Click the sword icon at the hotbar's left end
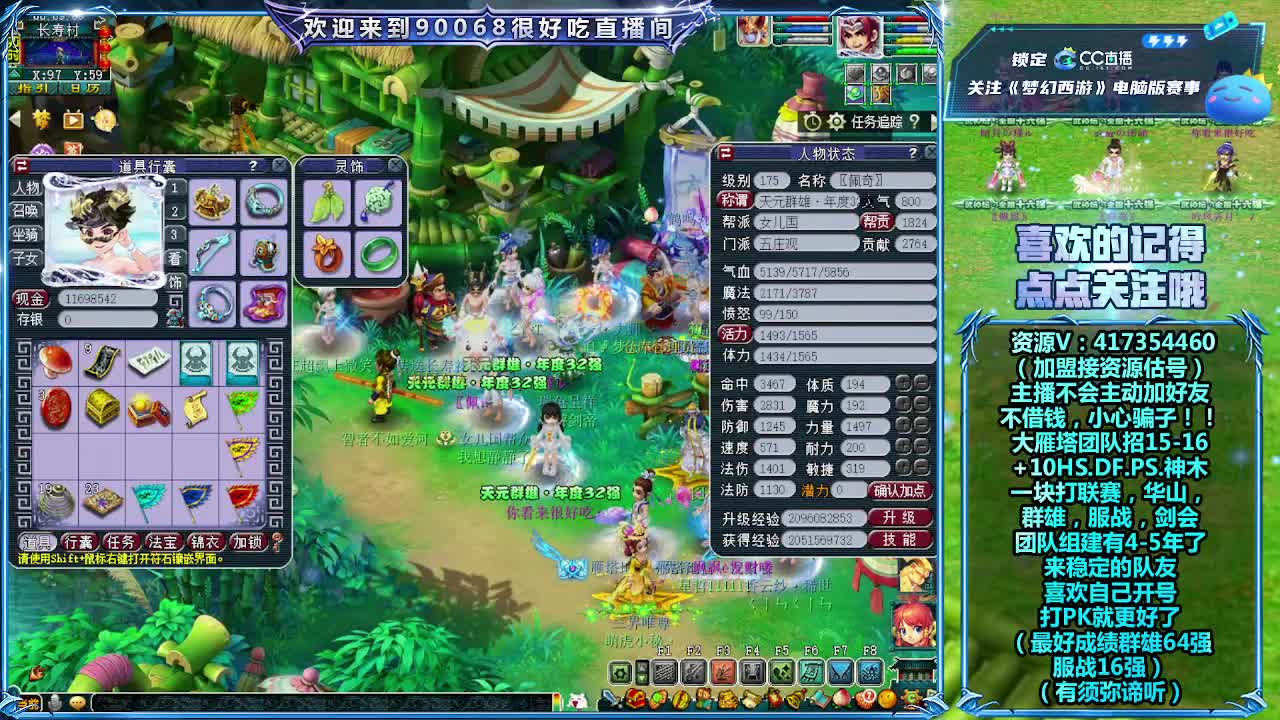 [x=611, y=700]
